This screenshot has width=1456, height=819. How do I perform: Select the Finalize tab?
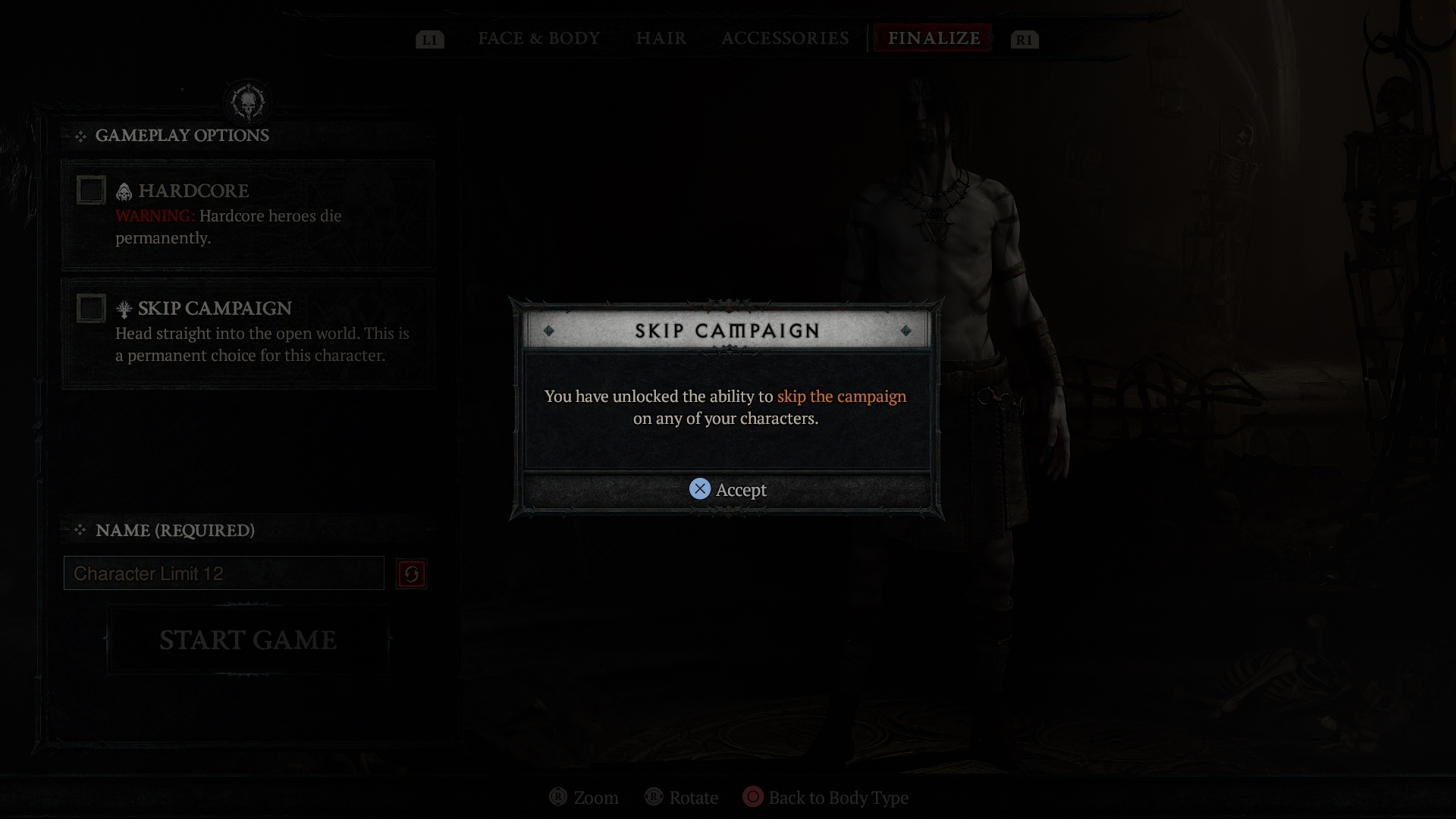(934, 38)
